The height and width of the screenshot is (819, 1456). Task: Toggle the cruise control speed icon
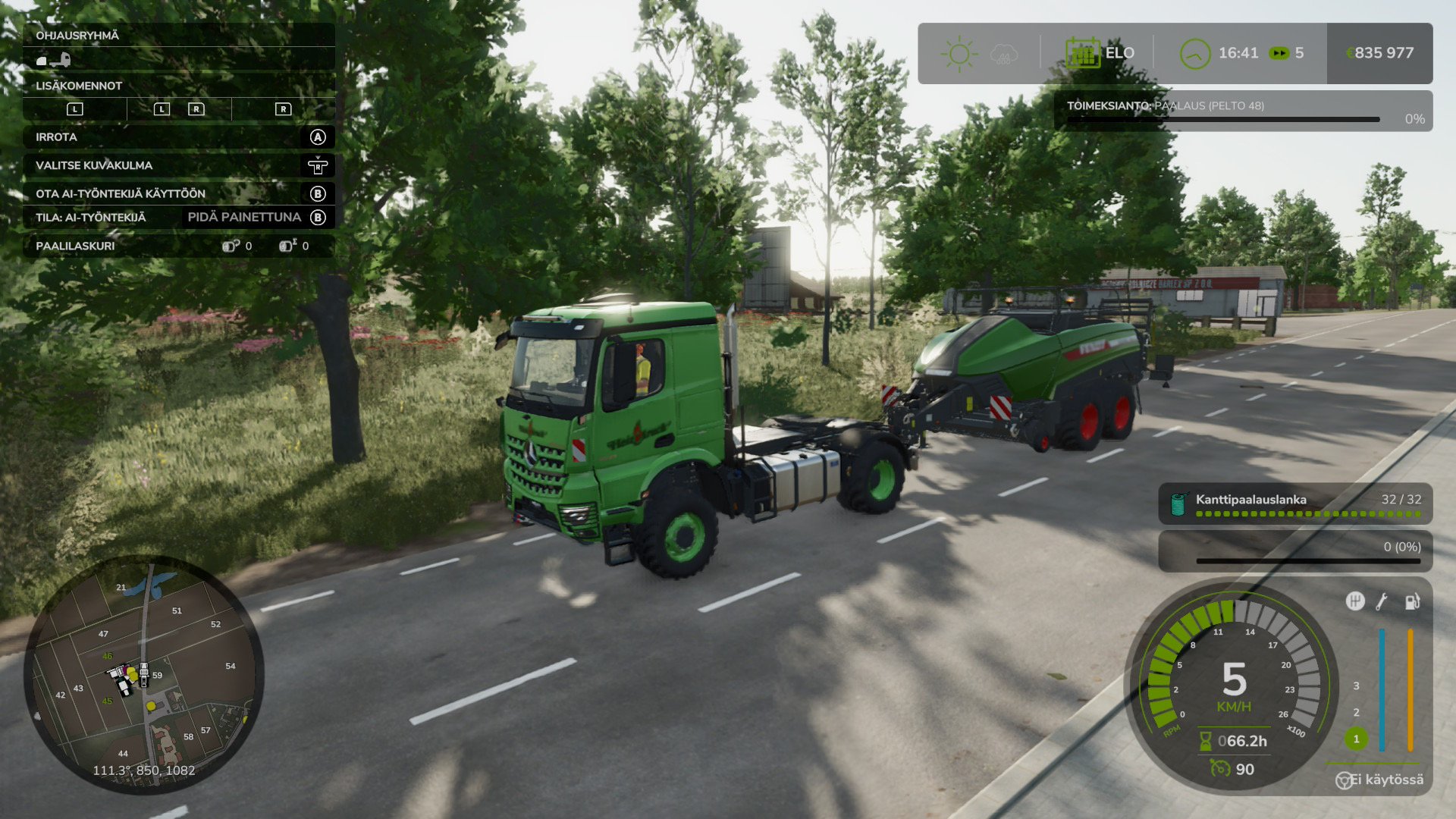1219,769
